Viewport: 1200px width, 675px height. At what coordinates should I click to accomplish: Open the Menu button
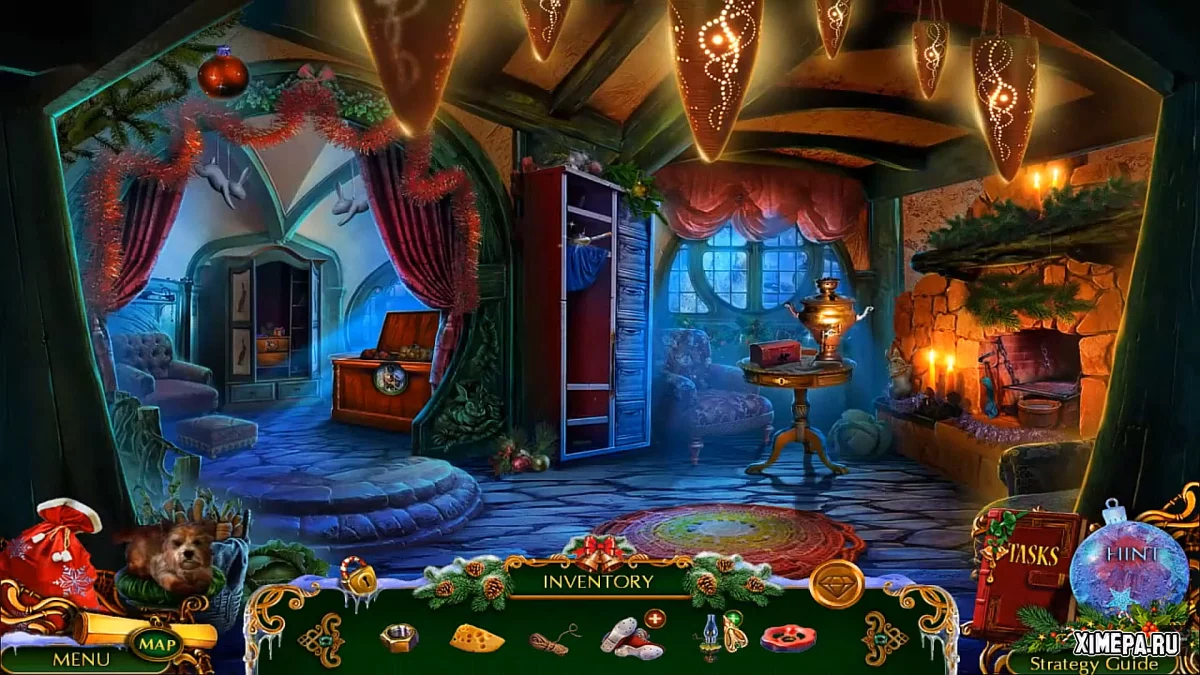tap(75, 659)
